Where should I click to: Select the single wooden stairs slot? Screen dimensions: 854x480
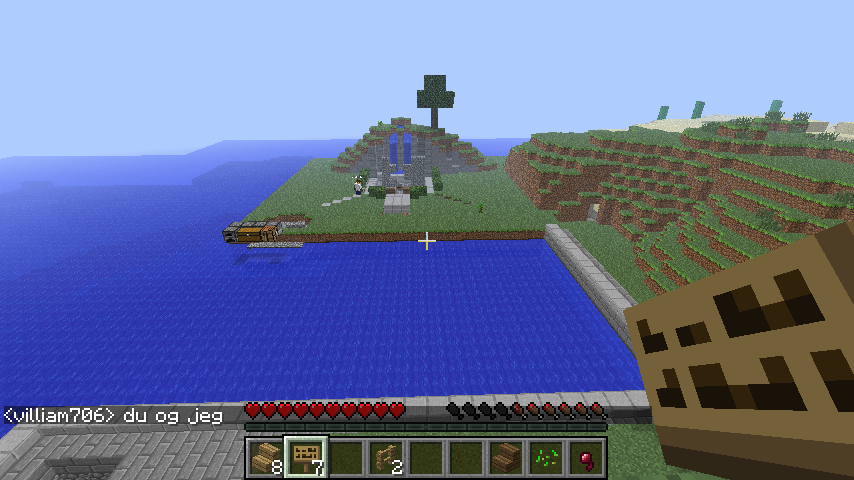click(x=505, y=458)
